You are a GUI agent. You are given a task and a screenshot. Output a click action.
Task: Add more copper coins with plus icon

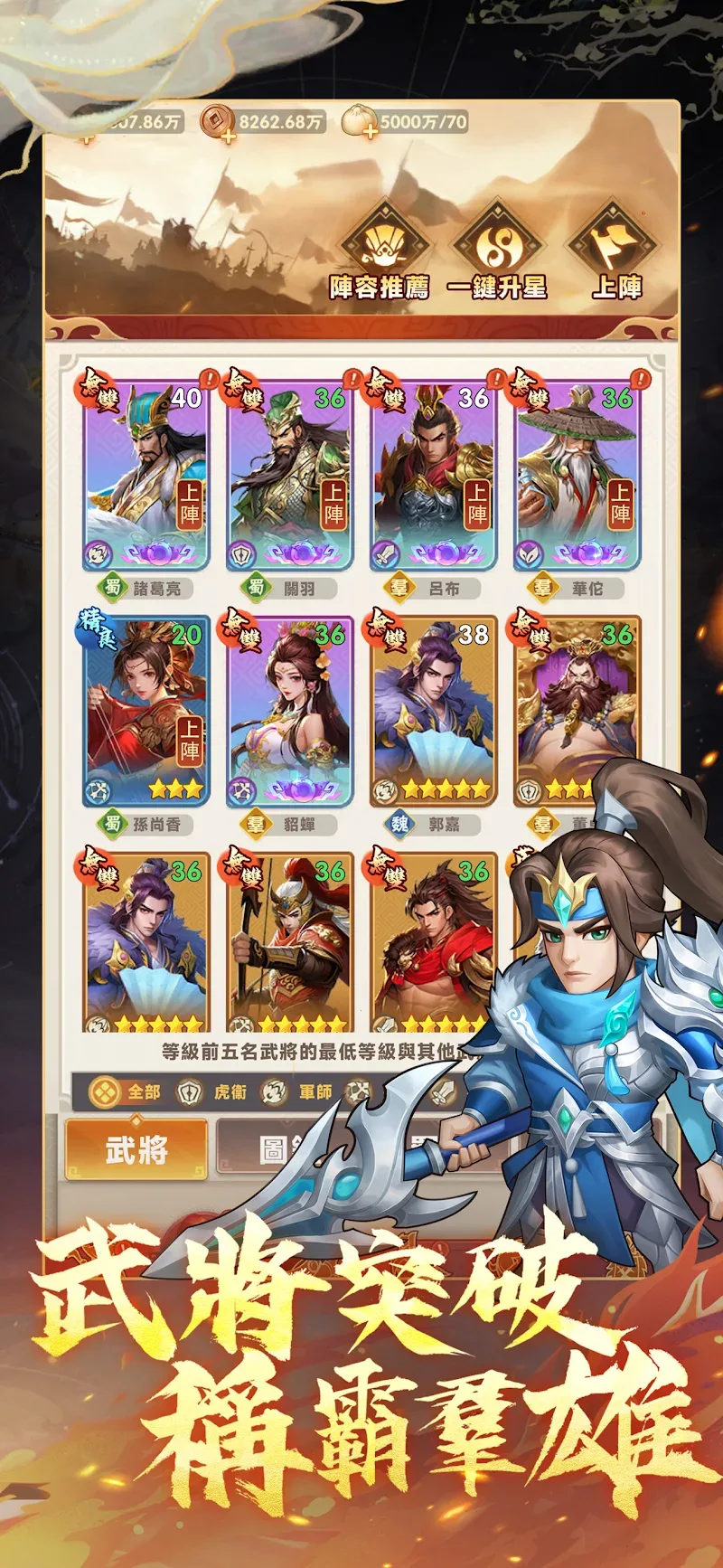tap(227, 137)
